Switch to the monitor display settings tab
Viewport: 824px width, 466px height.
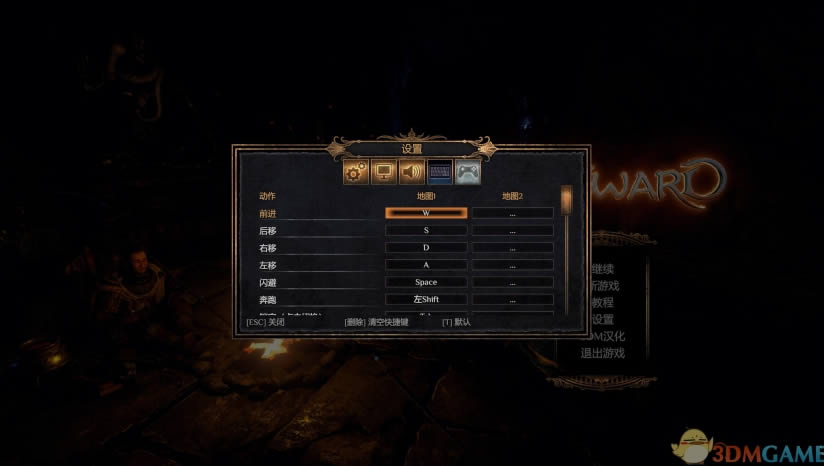coord(383,172)
